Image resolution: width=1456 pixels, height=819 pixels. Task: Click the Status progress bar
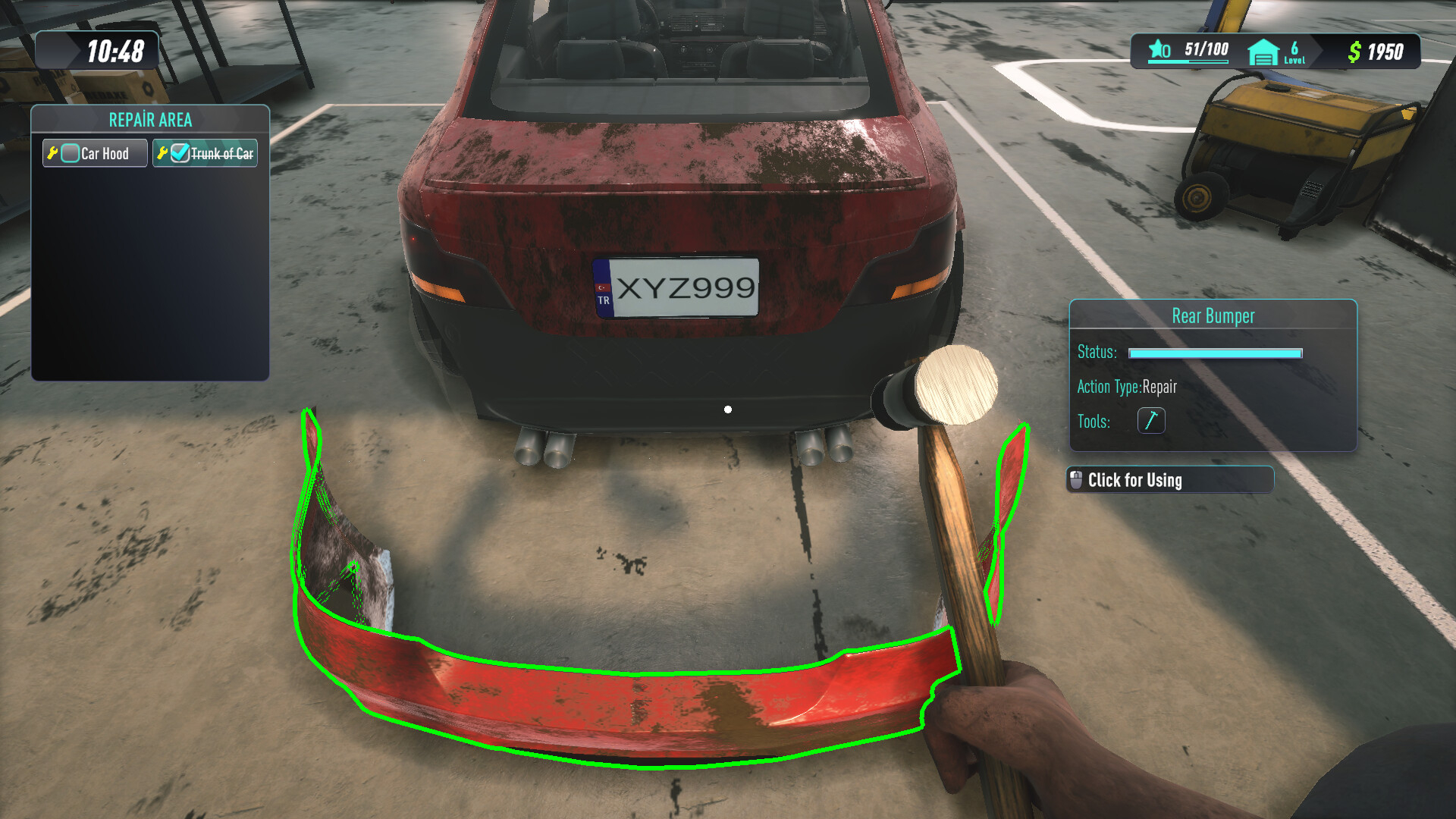[x=1214, y=352]
